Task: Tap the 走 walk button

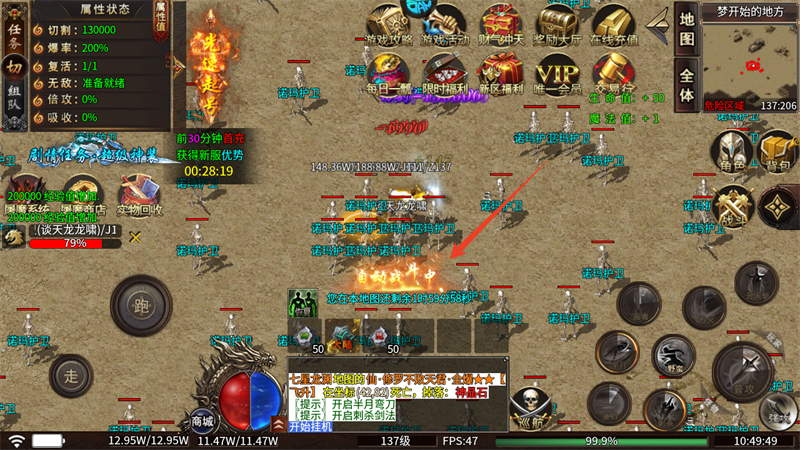Action: tap(71, 377)
